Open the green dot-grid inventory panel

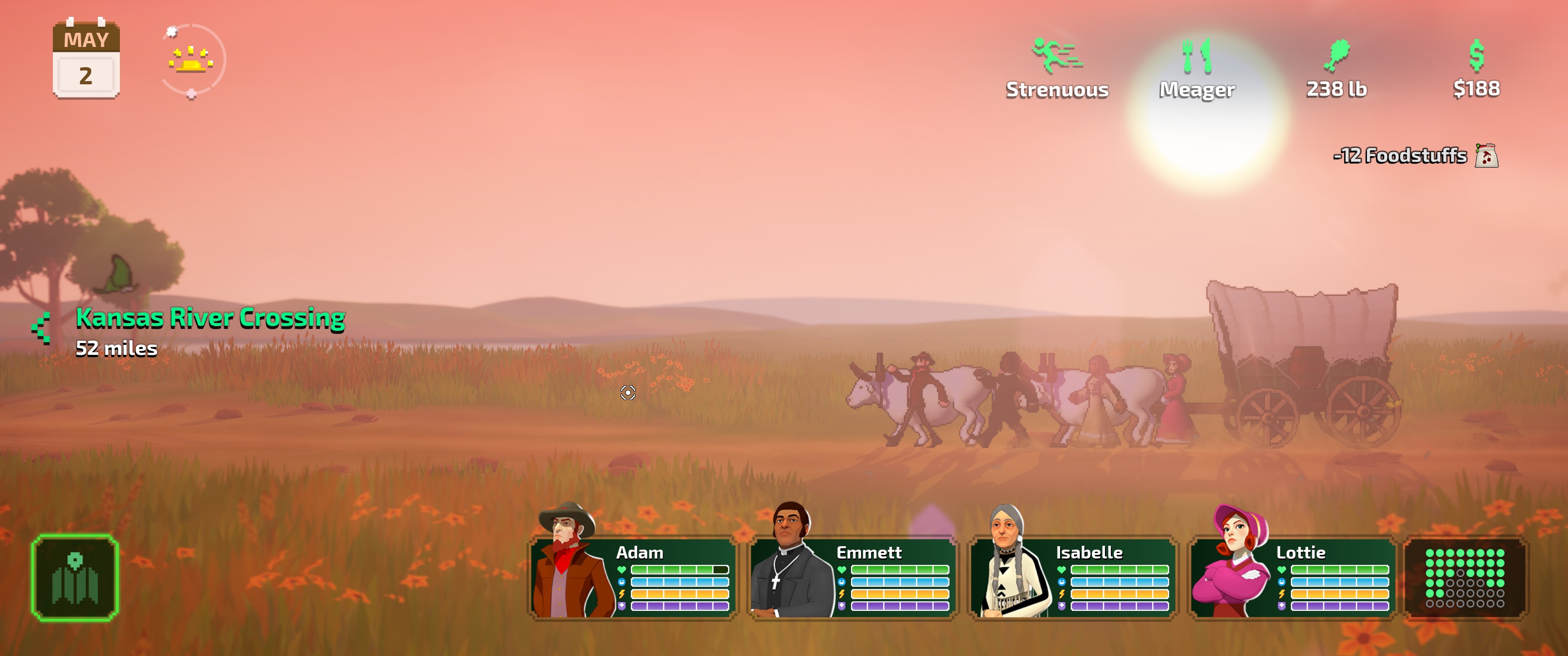[x=1465, y=578]
